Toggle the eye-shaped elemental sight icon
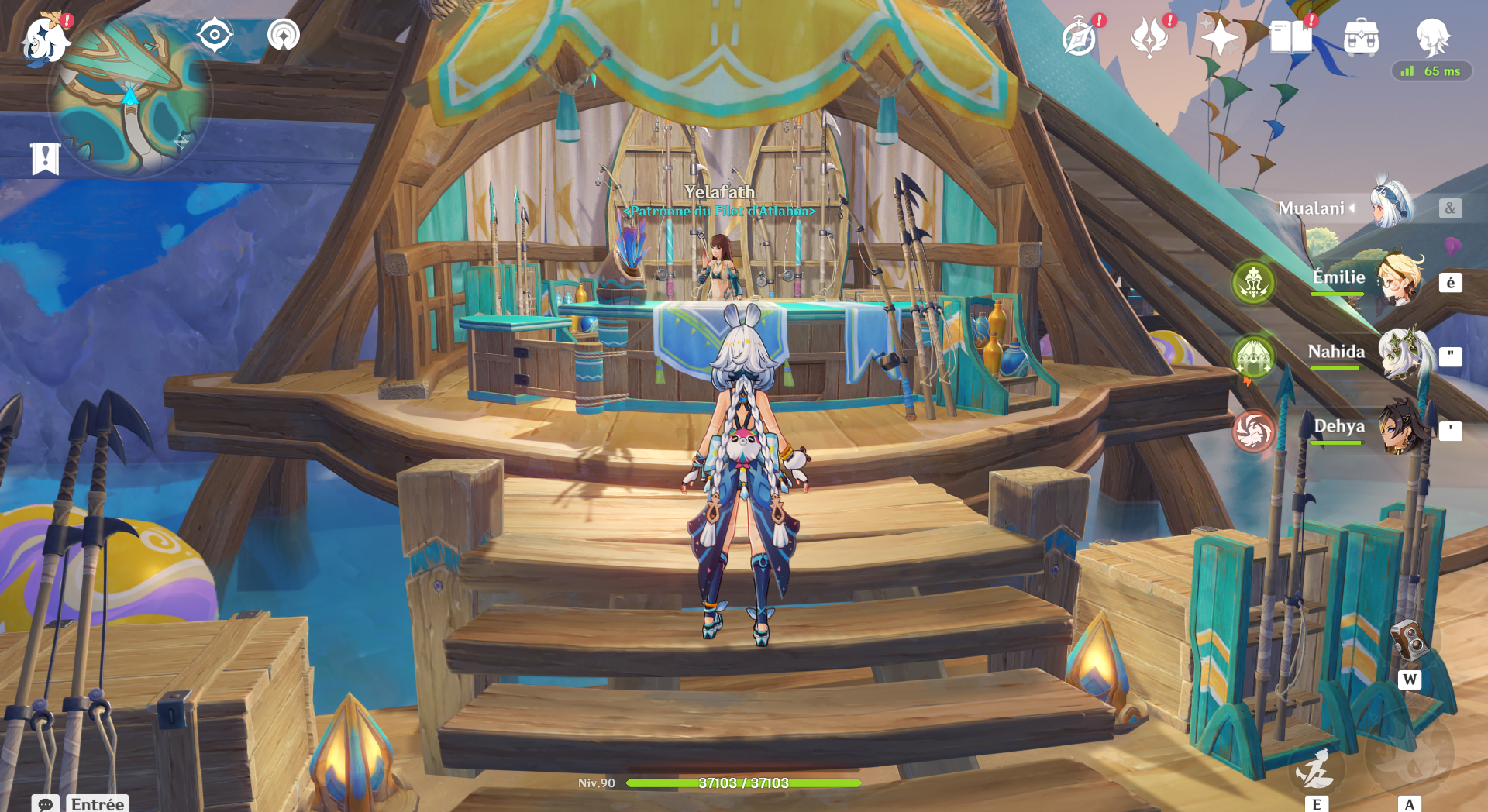The height and width of the screenshot is (812, 1488). [215, 35]
